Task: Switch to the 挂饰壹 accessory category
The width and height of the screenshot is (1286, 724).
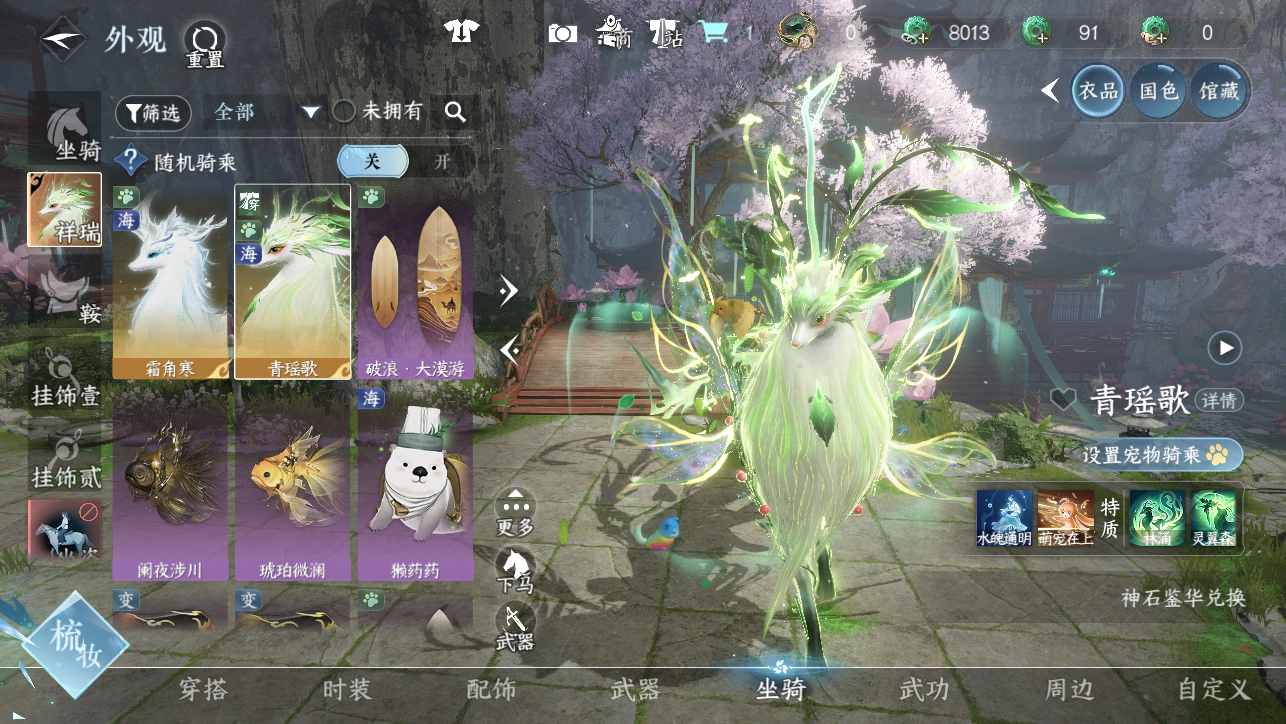Action: [66, 382]
